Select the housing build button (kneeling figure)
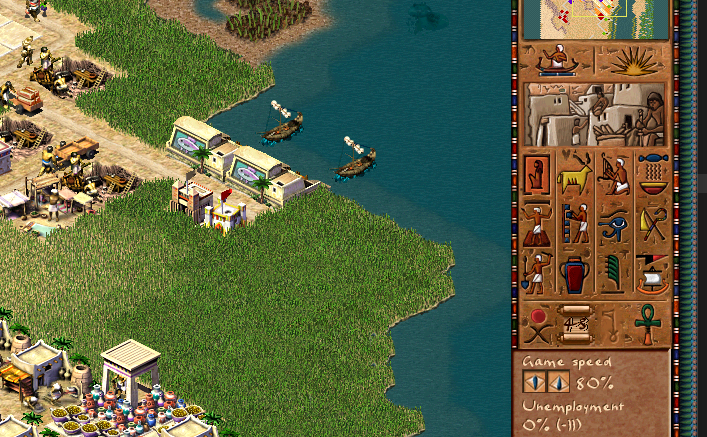Image resolution: width=707 pixels, height=437 pixels. pyautogui.click(x=538, y=175)
